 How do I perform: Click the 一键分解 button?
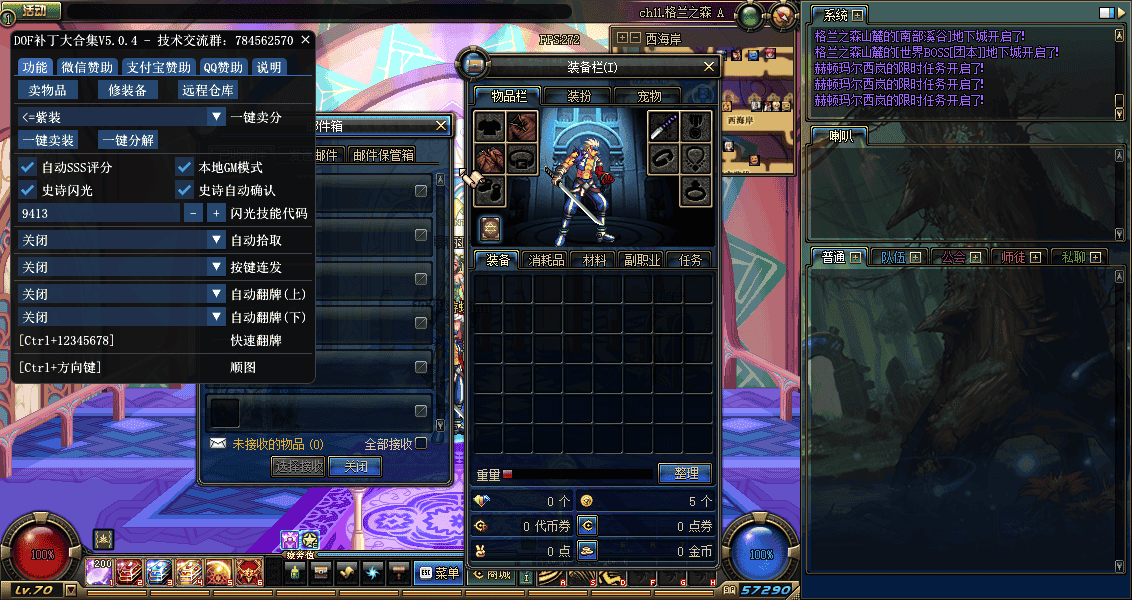click(x=128, y=140)
